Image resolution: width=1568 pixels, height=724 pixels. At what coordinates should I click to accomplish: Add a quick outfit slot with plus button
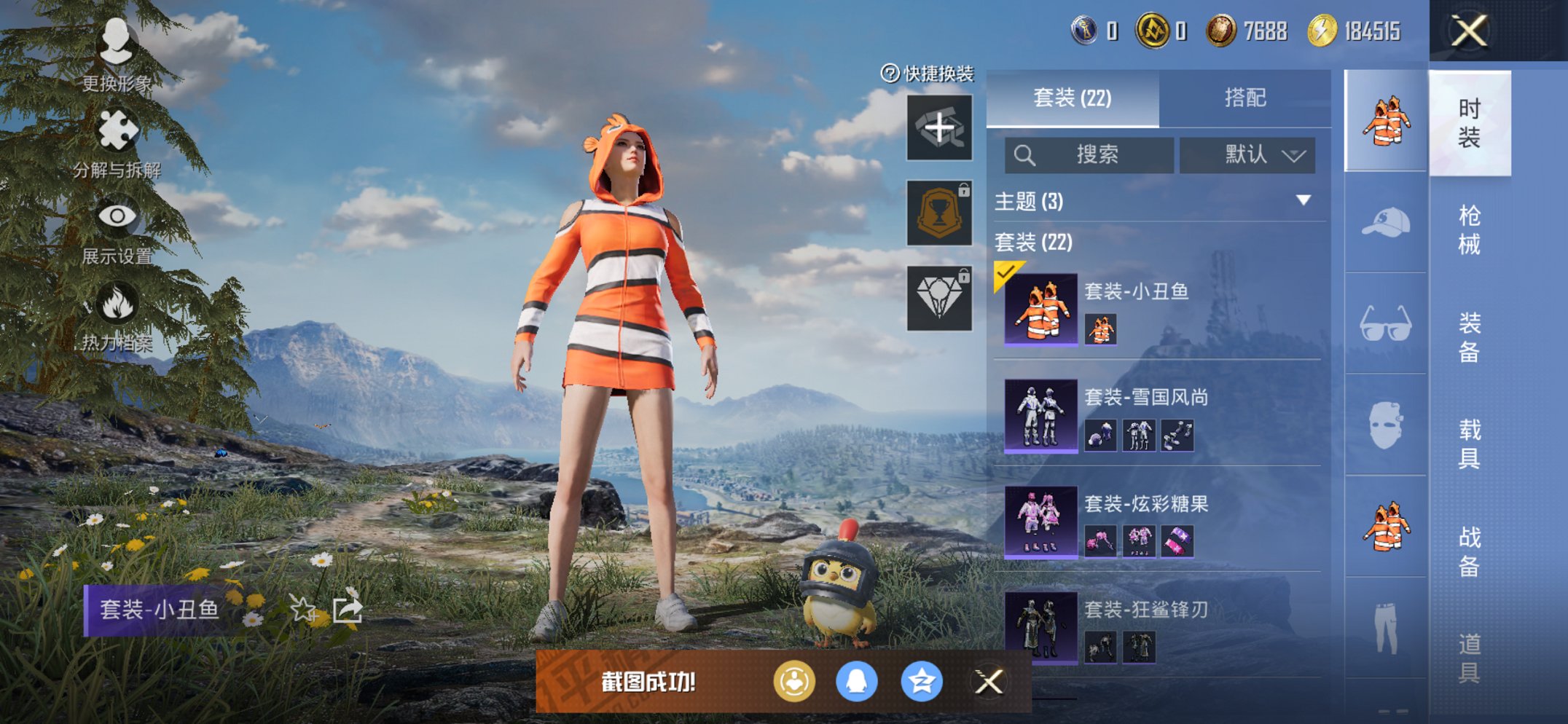tap(939, 128)
